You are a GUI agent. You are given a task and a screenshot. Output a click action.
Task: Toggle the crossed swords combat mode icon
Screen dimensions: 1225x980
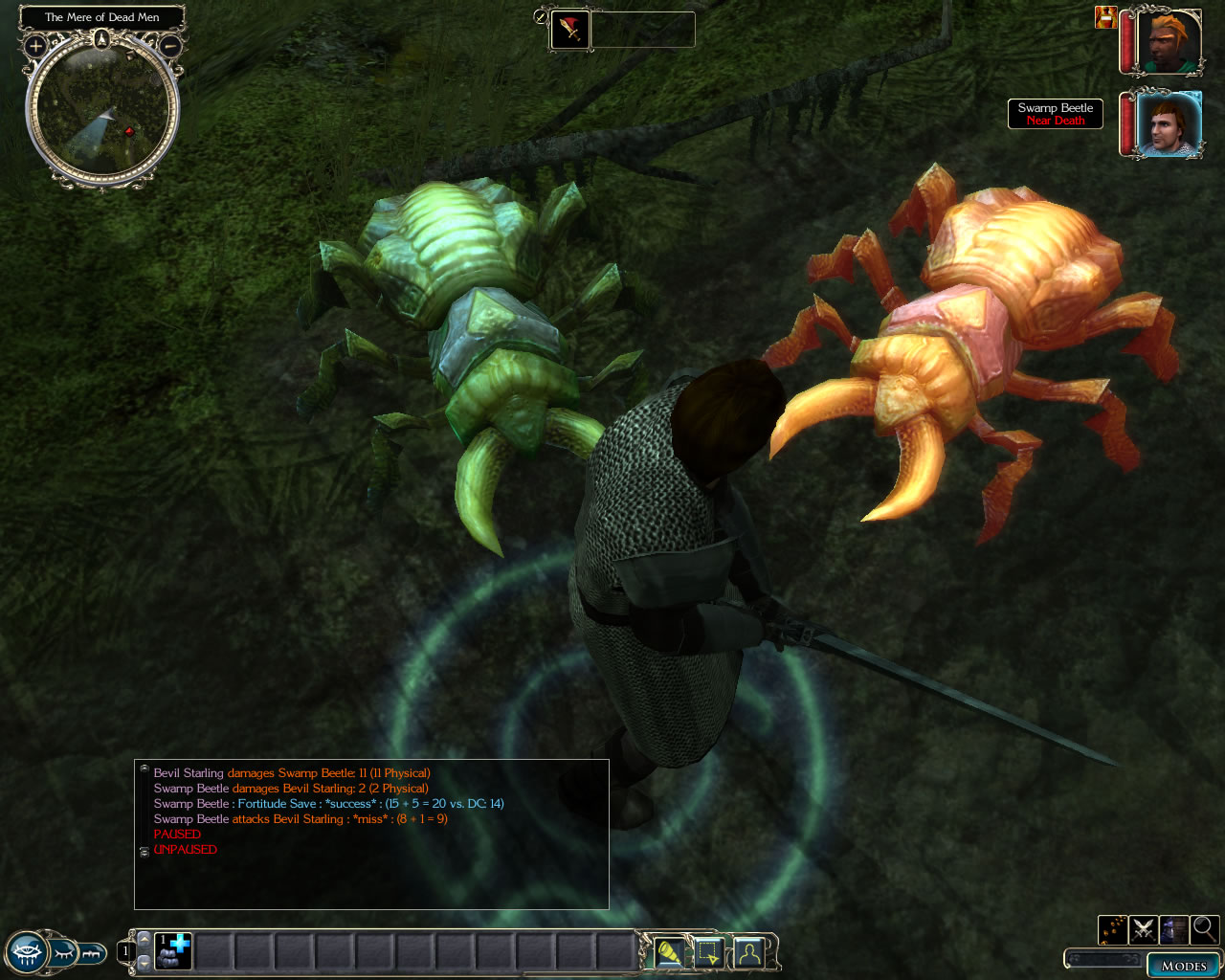[x=1144, y=928]
